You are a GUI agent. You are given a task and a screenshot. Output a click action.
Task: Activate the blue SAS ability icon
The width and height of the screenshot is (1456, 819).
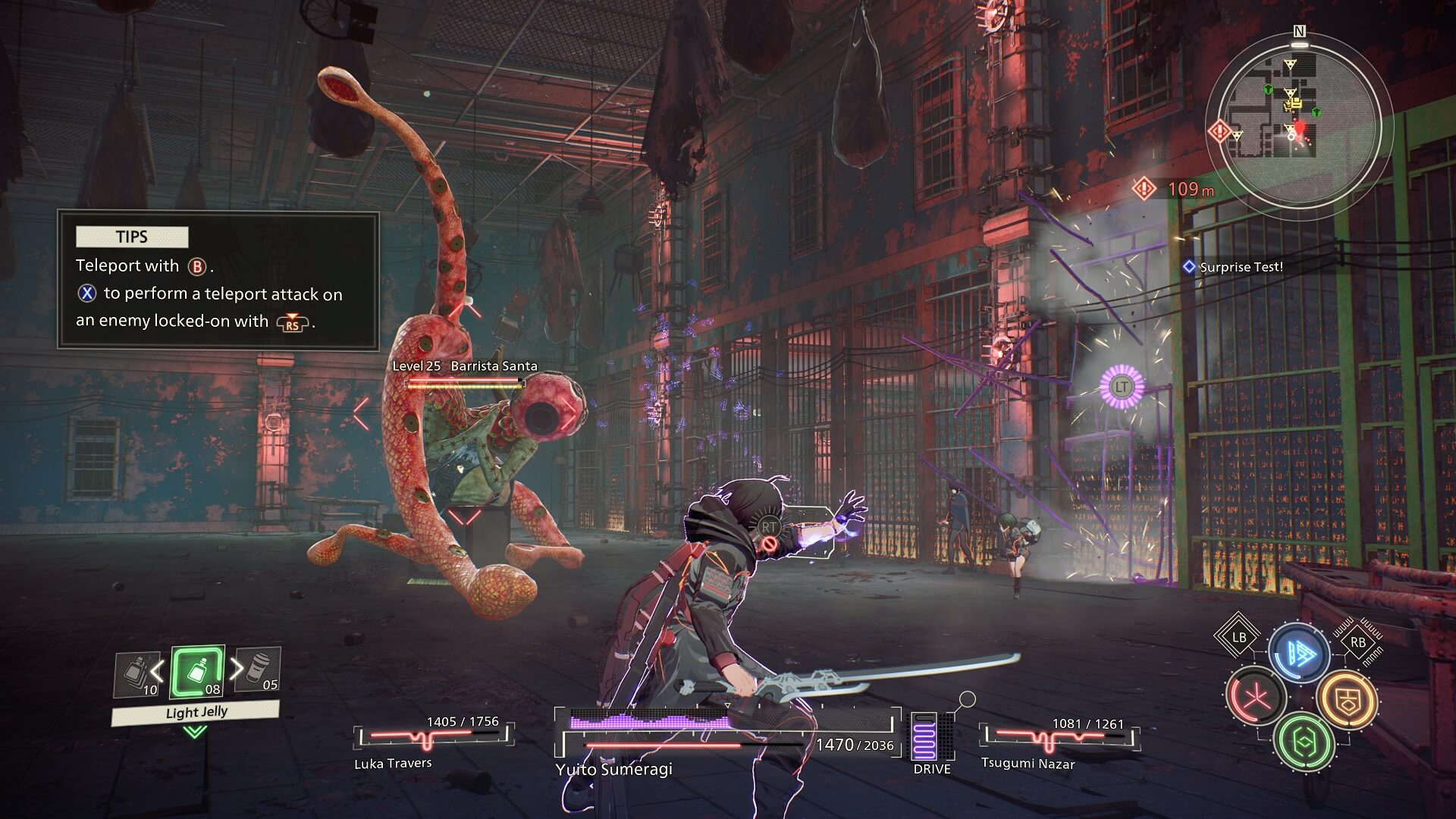coord(1298,653)
